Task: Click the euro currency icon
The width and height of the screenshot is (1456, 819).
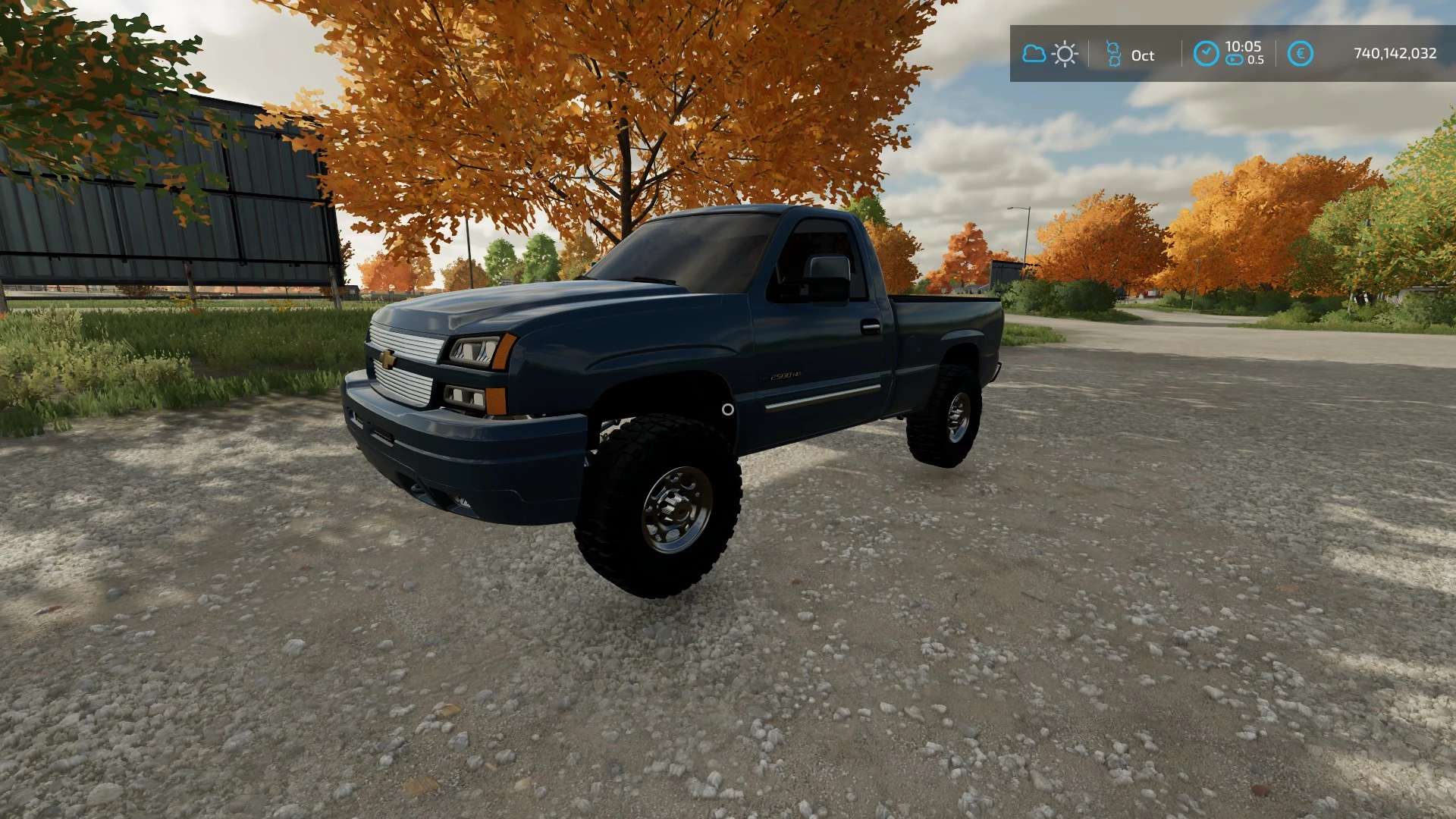Action: (1300, 54)
